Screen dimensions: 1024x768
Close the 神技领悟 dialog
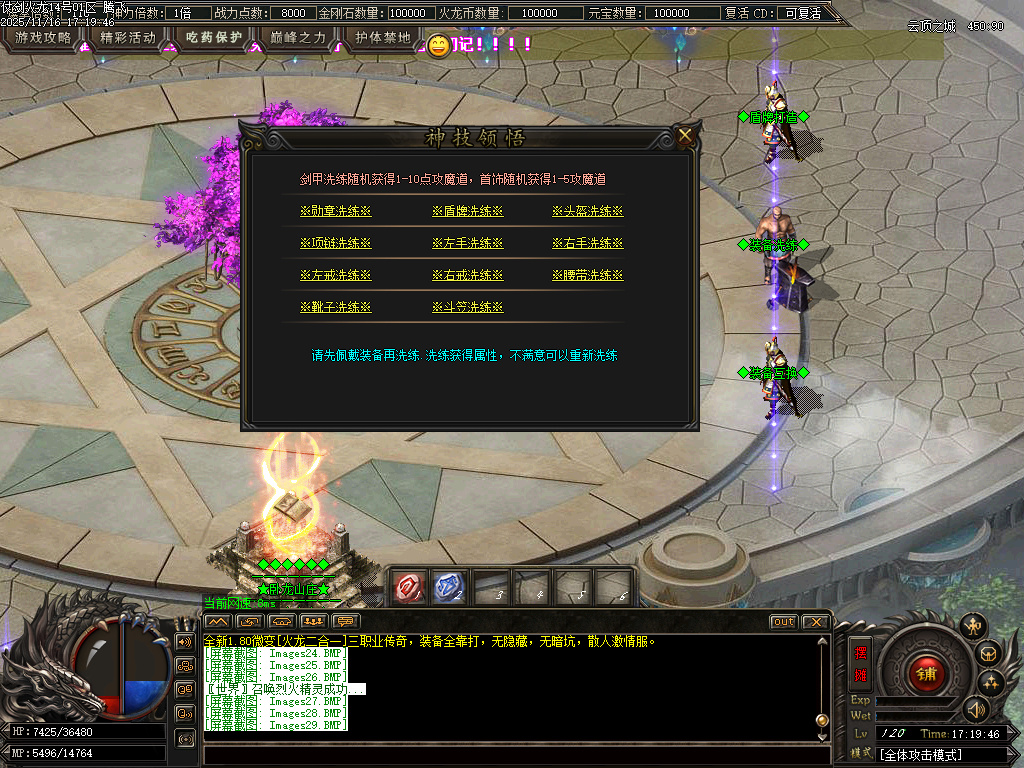685,136
